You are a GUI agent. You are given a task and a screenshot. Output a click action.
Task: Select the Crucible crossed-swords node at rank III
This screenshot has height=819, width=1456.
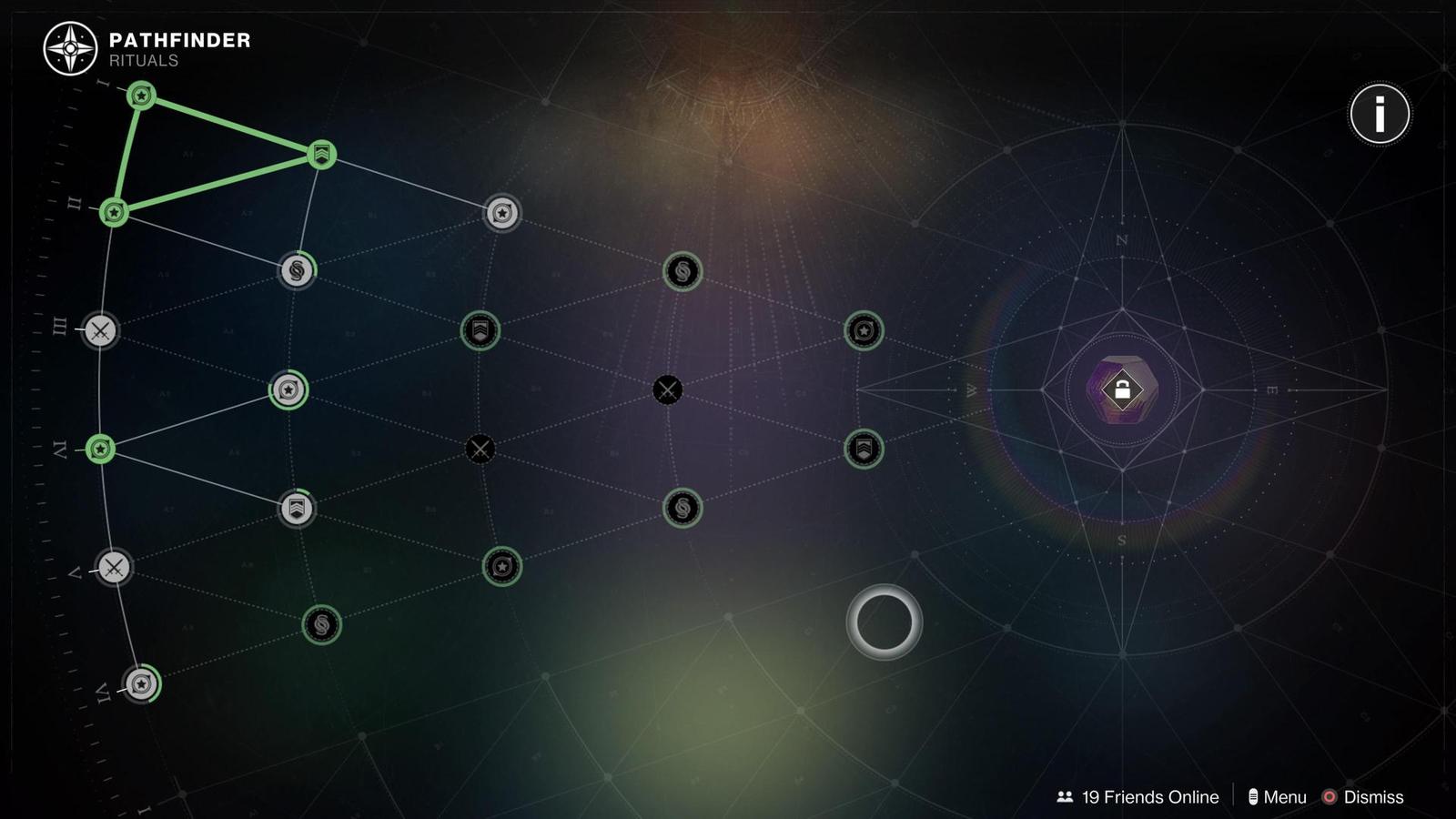click(100, 331)
